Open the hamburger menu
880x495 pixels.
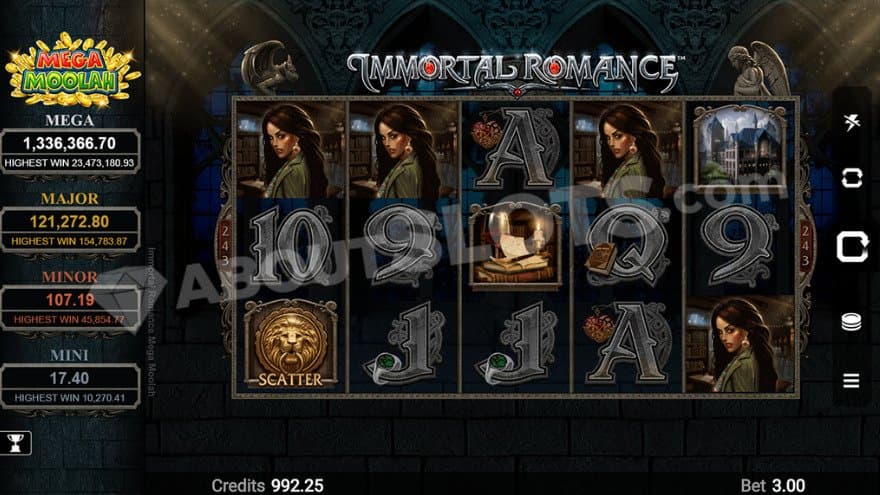(x=851, y=380)
